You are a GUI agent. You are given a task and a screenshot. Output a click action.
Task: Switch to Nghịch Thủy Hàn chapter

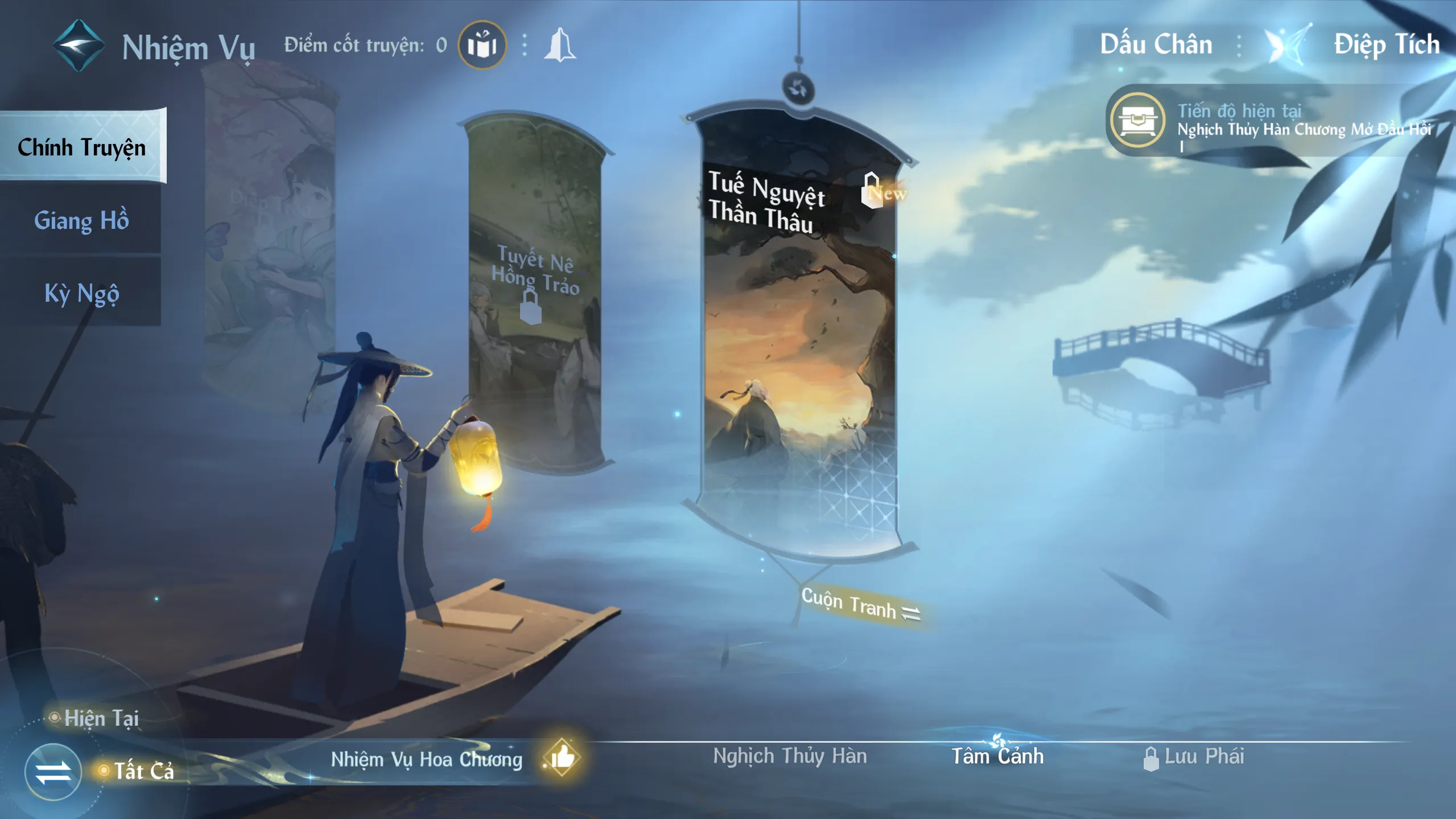pyautogui.click(x=790, y=756)
